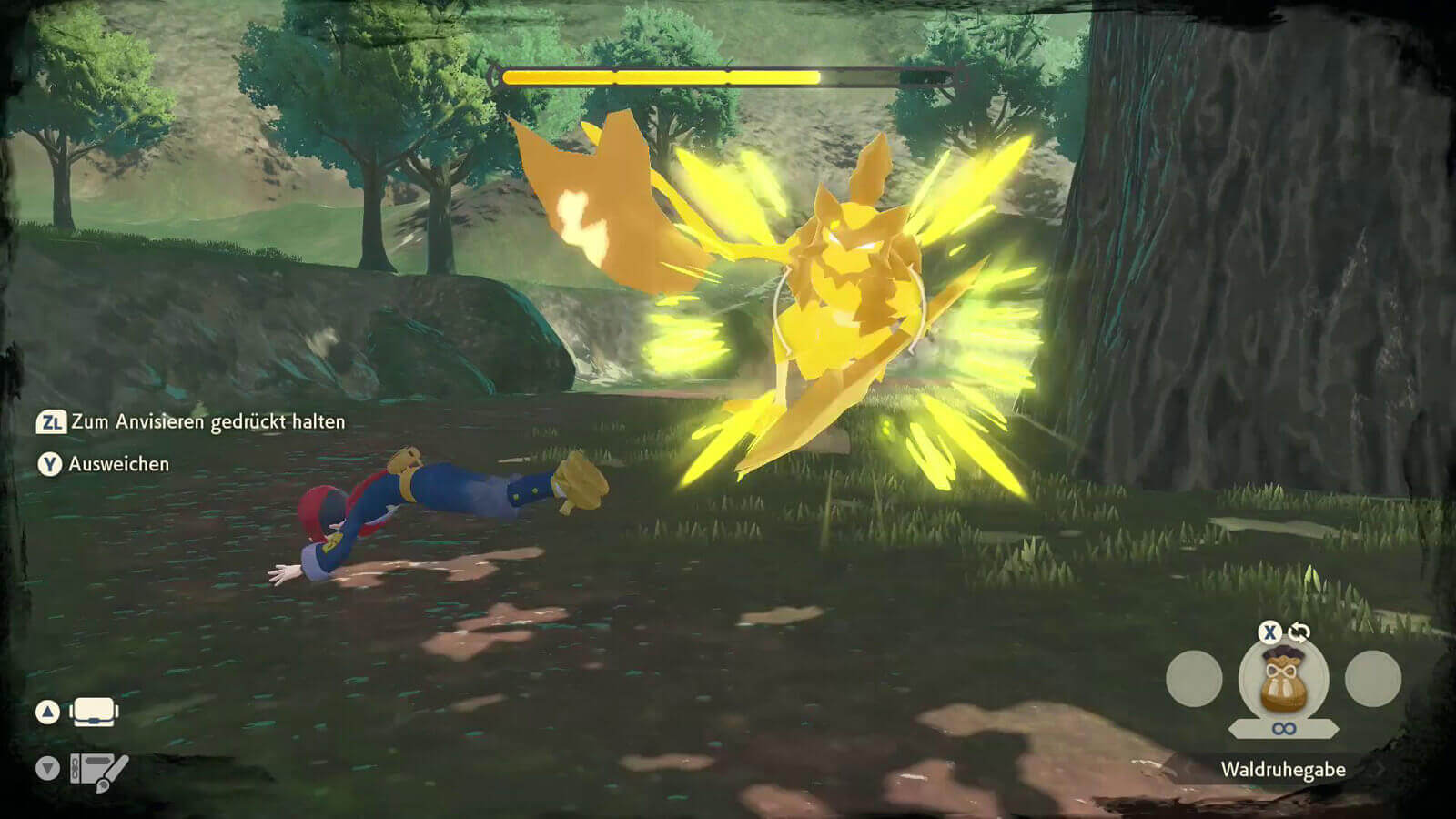Open the satchel bag icon

94,712
